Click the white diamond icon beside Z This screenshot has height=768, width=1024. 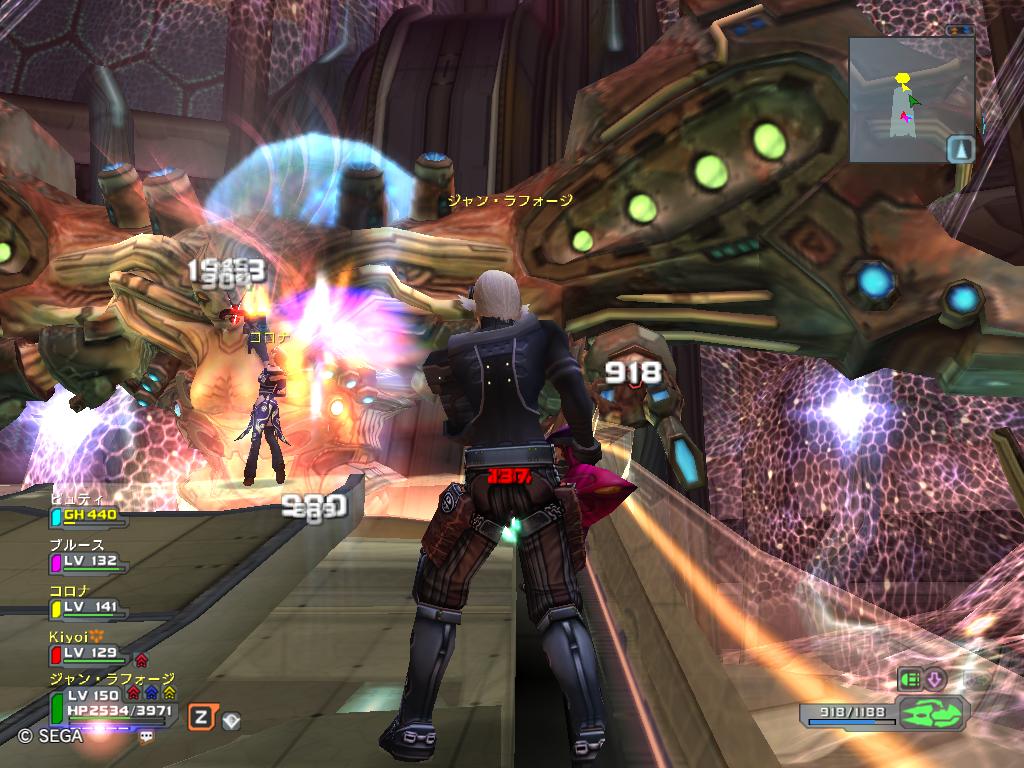point(231,718)
